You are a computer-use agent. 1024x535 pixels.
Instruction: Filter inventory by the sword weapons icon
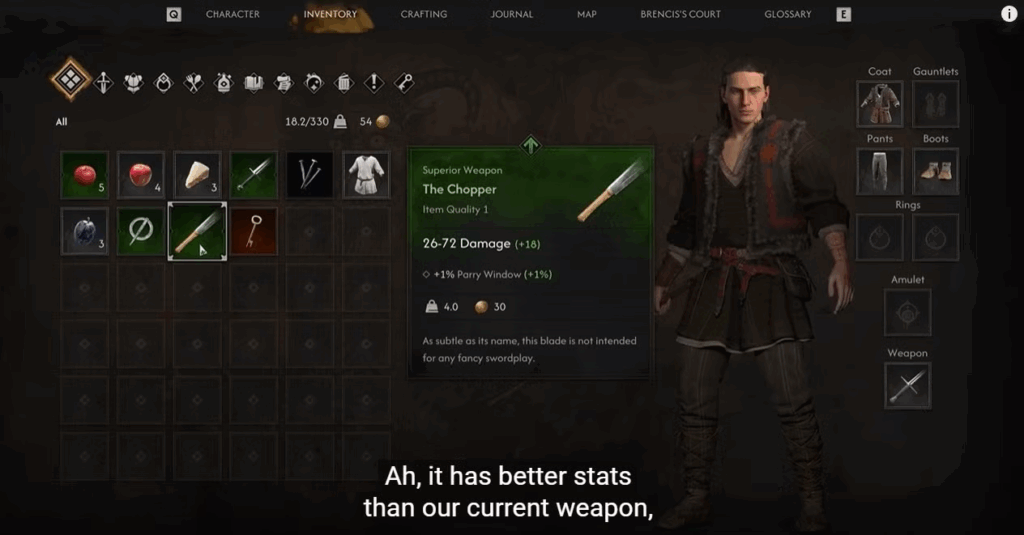point(103,82)
